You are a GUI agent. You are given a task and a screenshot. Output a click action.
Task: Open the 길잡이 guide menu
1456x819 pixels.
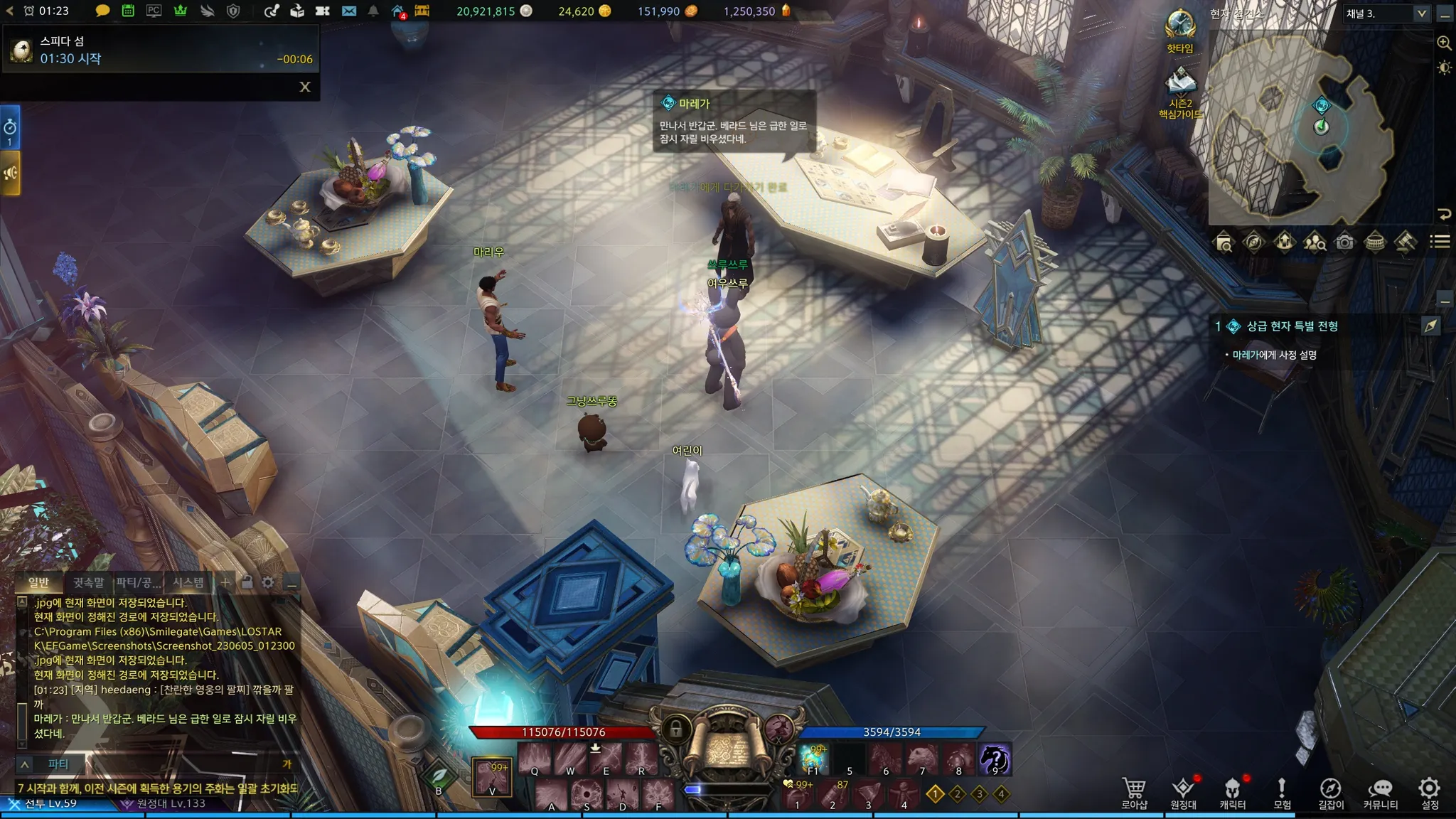tap(1331, 793)
